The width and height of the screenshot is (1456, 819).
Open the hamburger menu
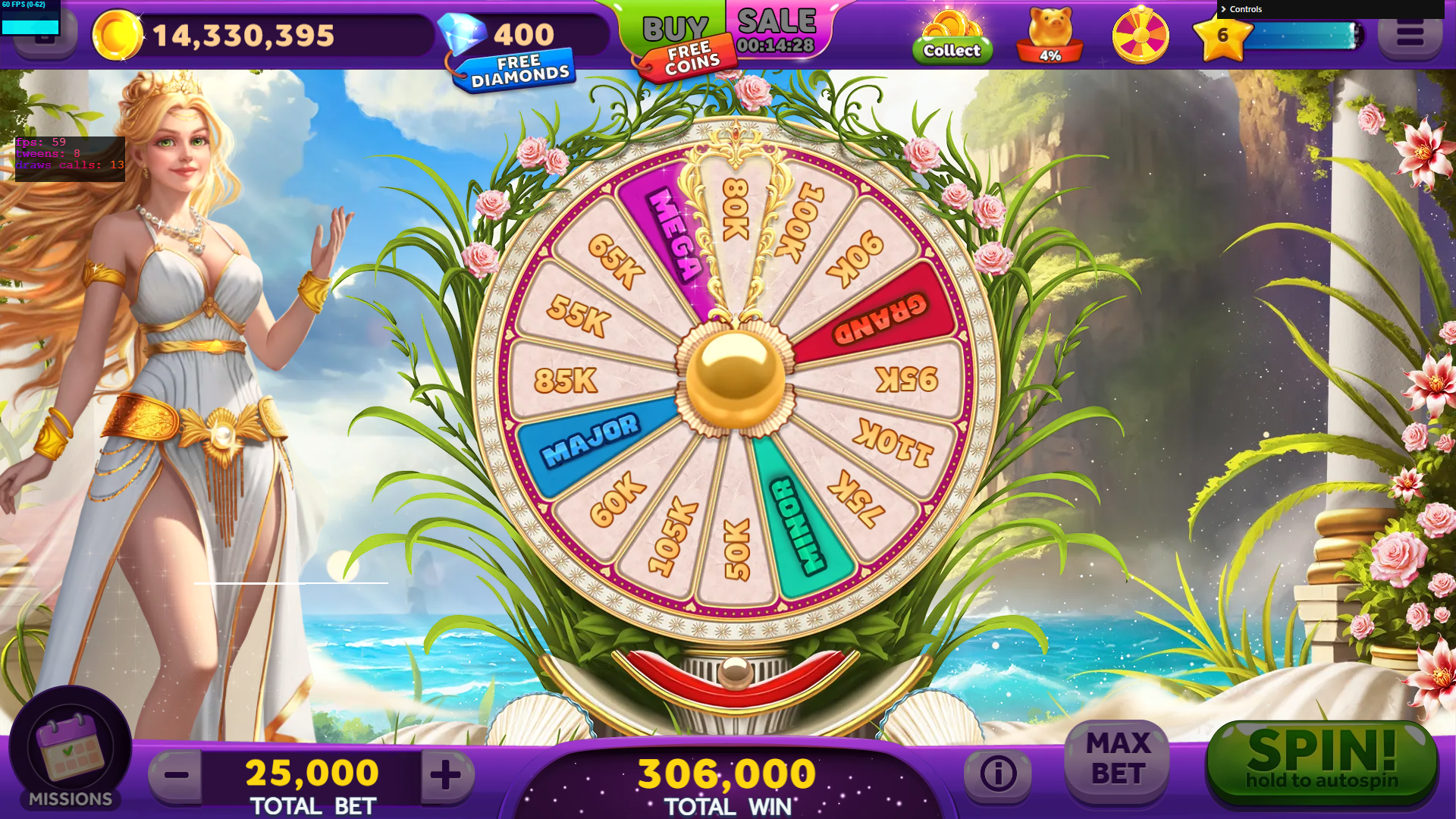click(1409, 36)
